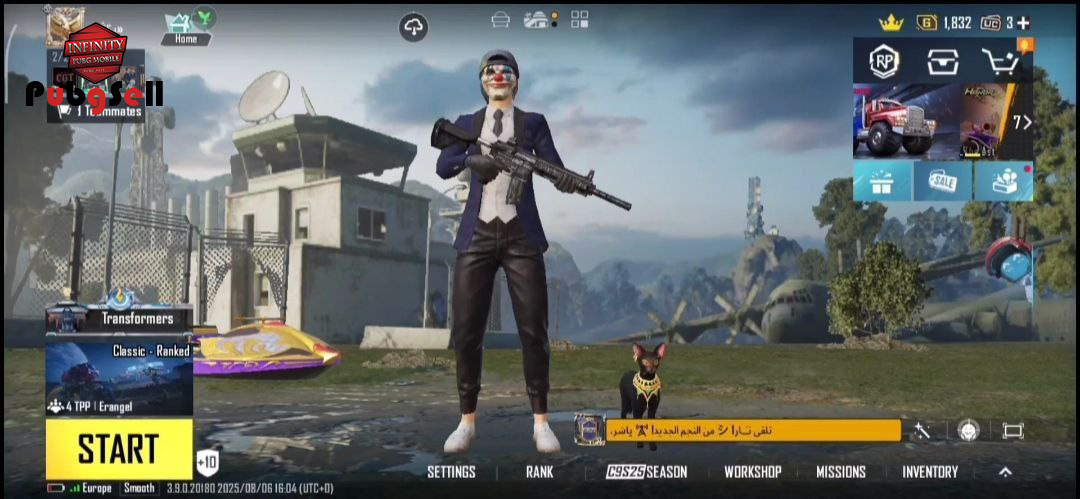Open the MISSIONS menu
The width and height of the screenshot is (1080, 499).
pyautogui.click(x=840, y=472)
